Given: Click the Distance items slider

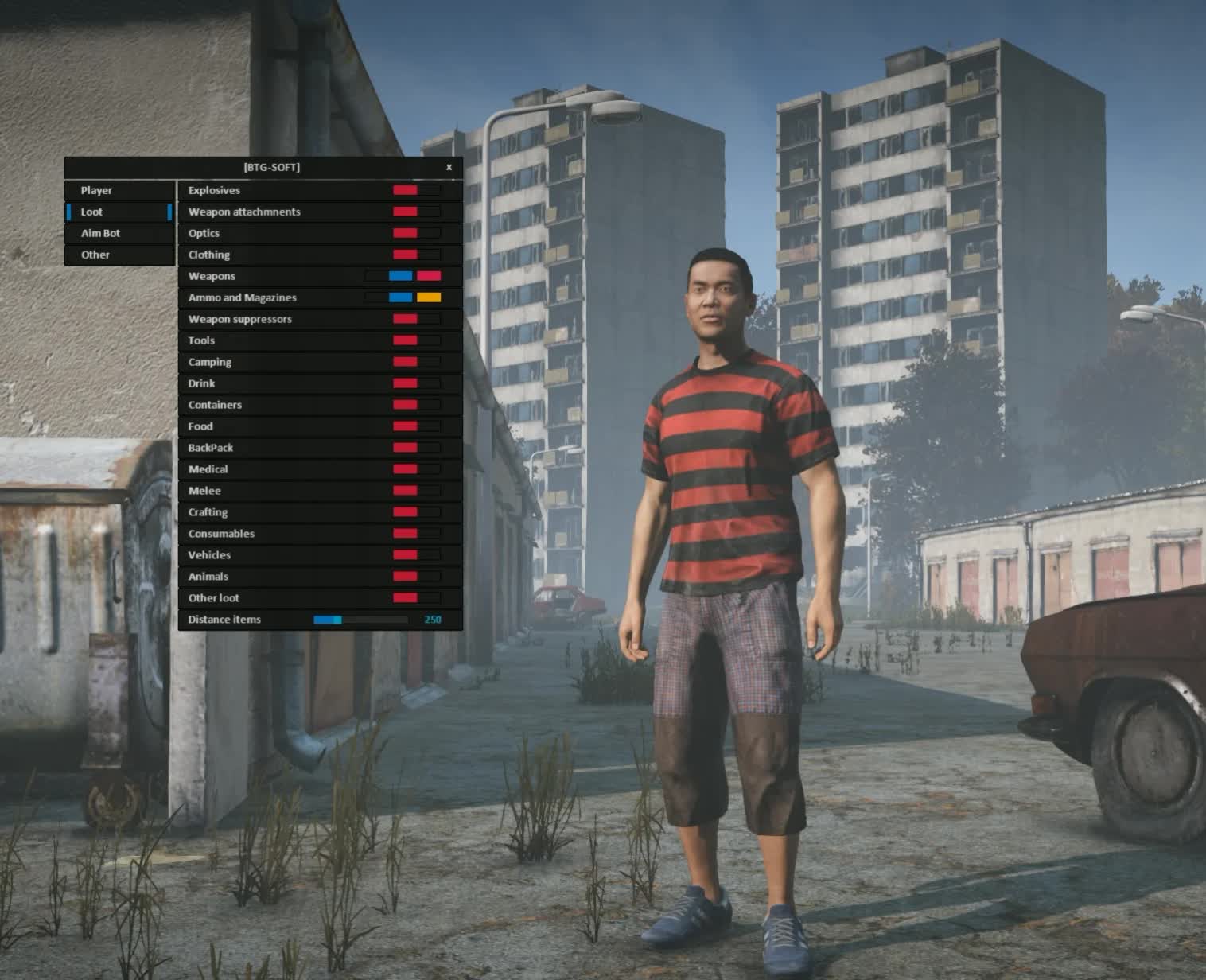Looking at the screenshot, I should (360, 620).
